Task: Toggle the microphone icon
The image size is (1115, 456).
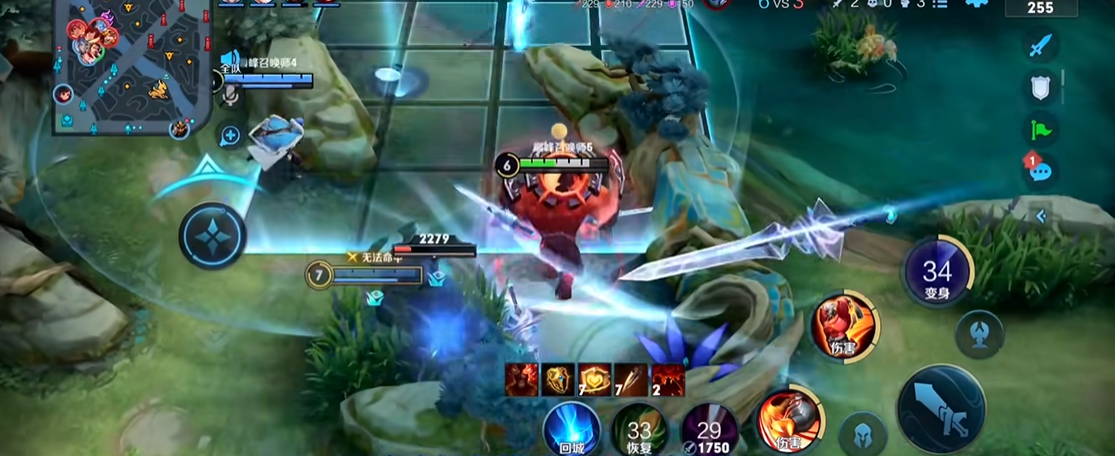Action: 230,94
